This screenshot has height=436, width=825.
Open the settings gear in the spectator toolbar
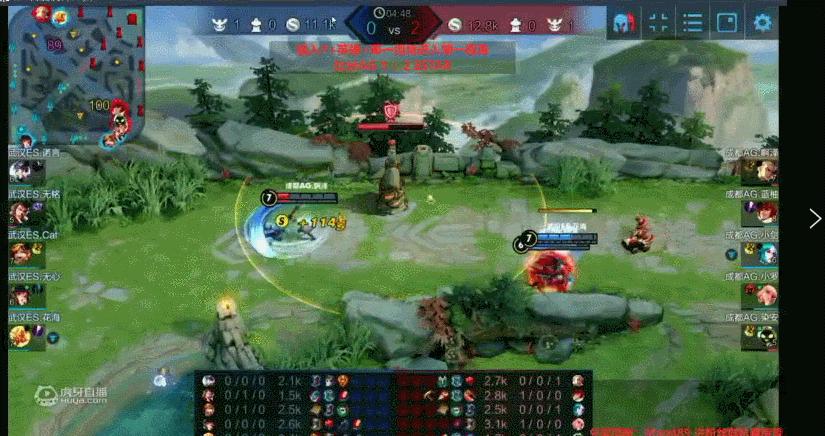tap(763, 23)
